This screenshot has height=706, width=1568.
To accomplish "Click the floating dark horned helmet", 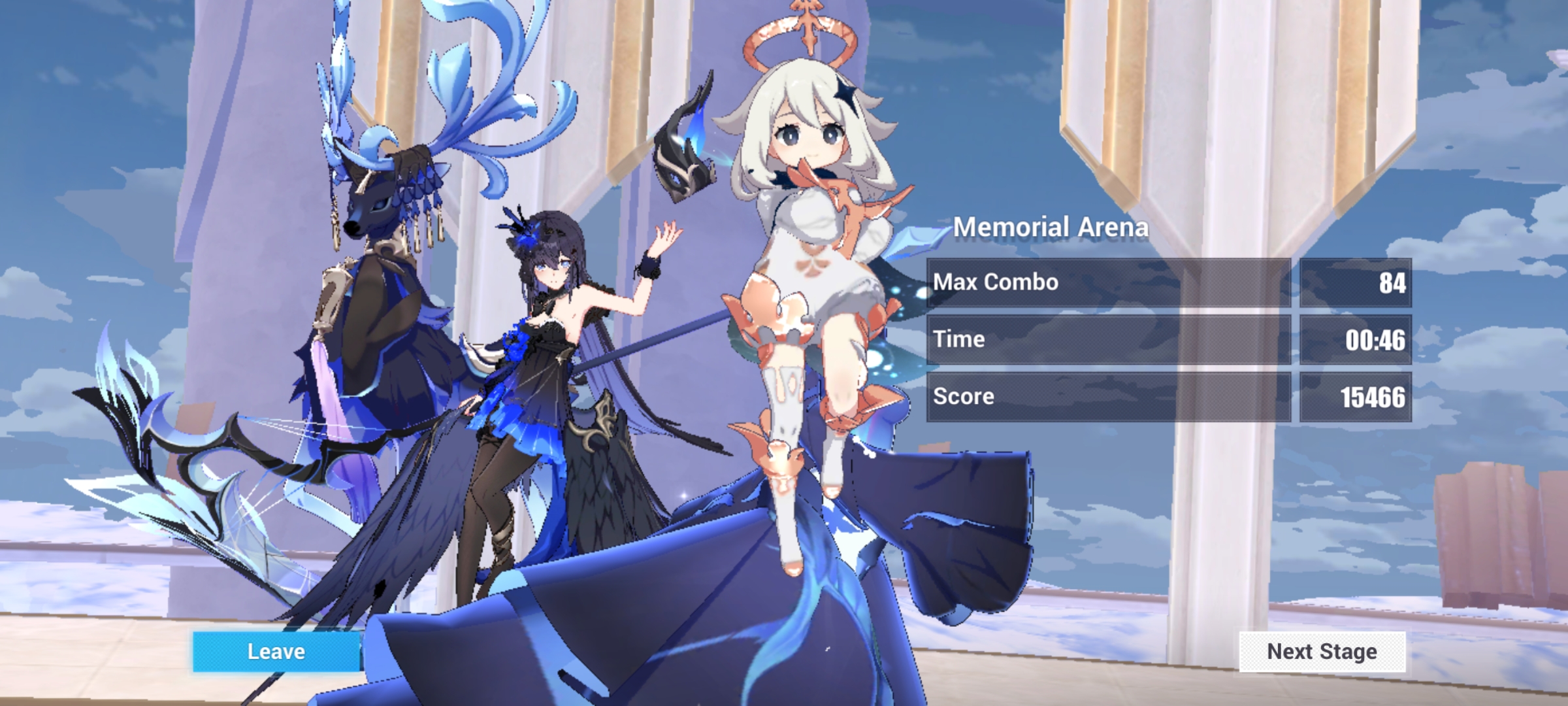I will pyautogui.click(x=683, y=150).
